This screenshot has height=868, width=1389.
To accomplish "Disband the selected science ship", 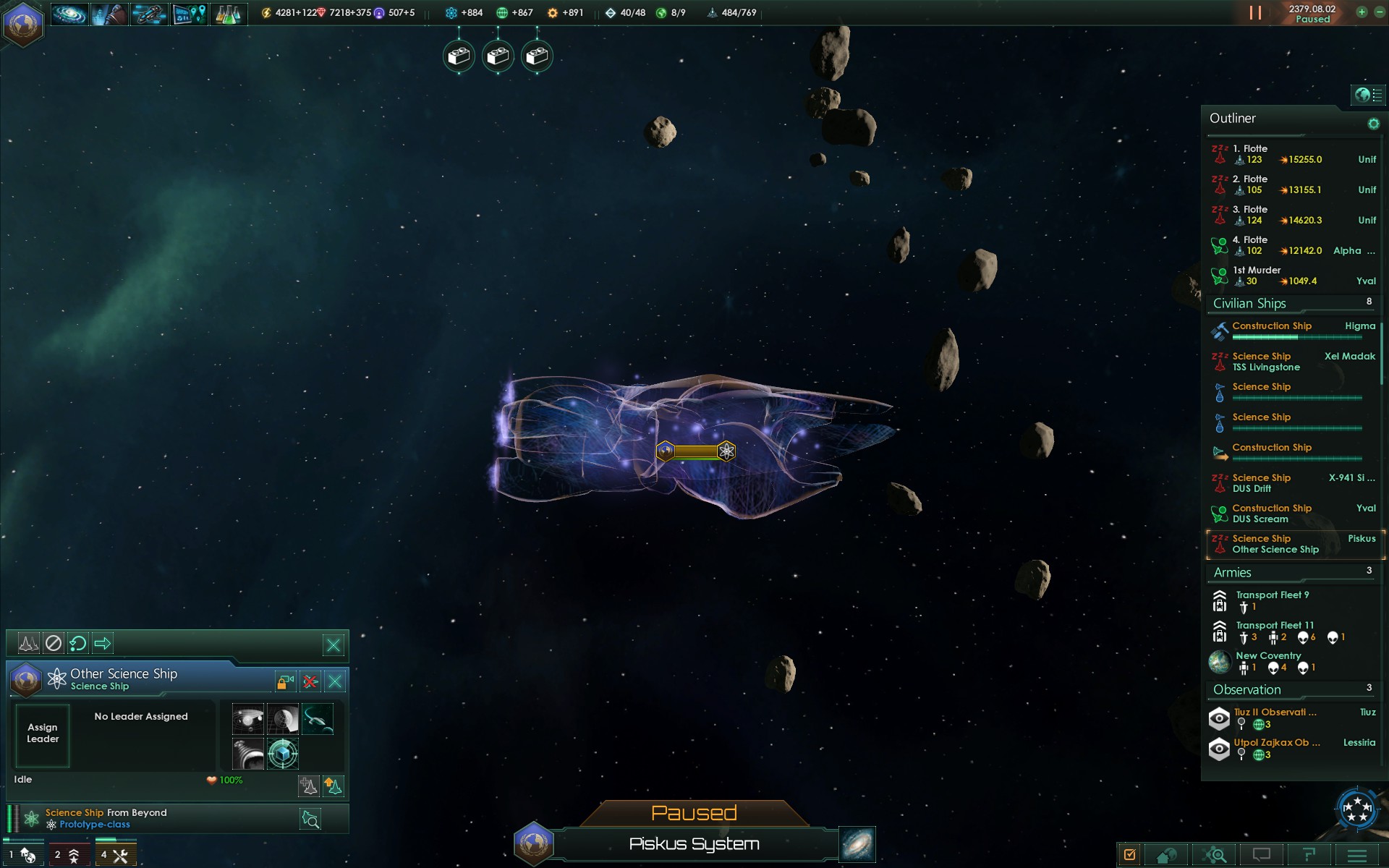I will (x=310, y=681).
